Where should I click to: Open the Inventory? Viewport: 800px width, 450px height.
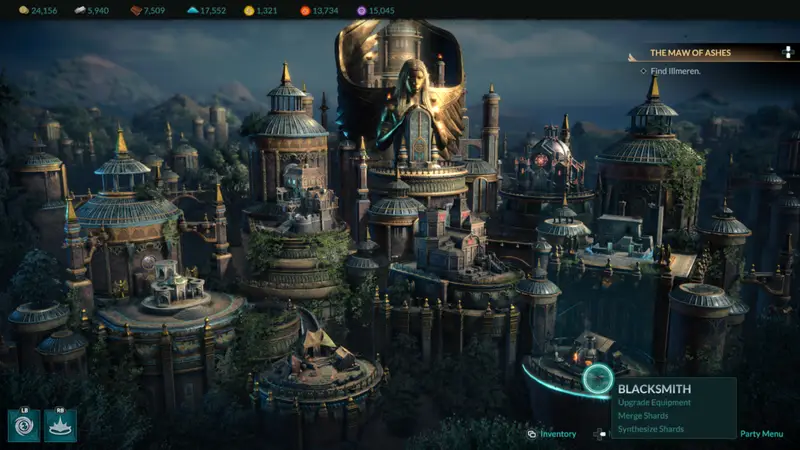pos(557,434)
